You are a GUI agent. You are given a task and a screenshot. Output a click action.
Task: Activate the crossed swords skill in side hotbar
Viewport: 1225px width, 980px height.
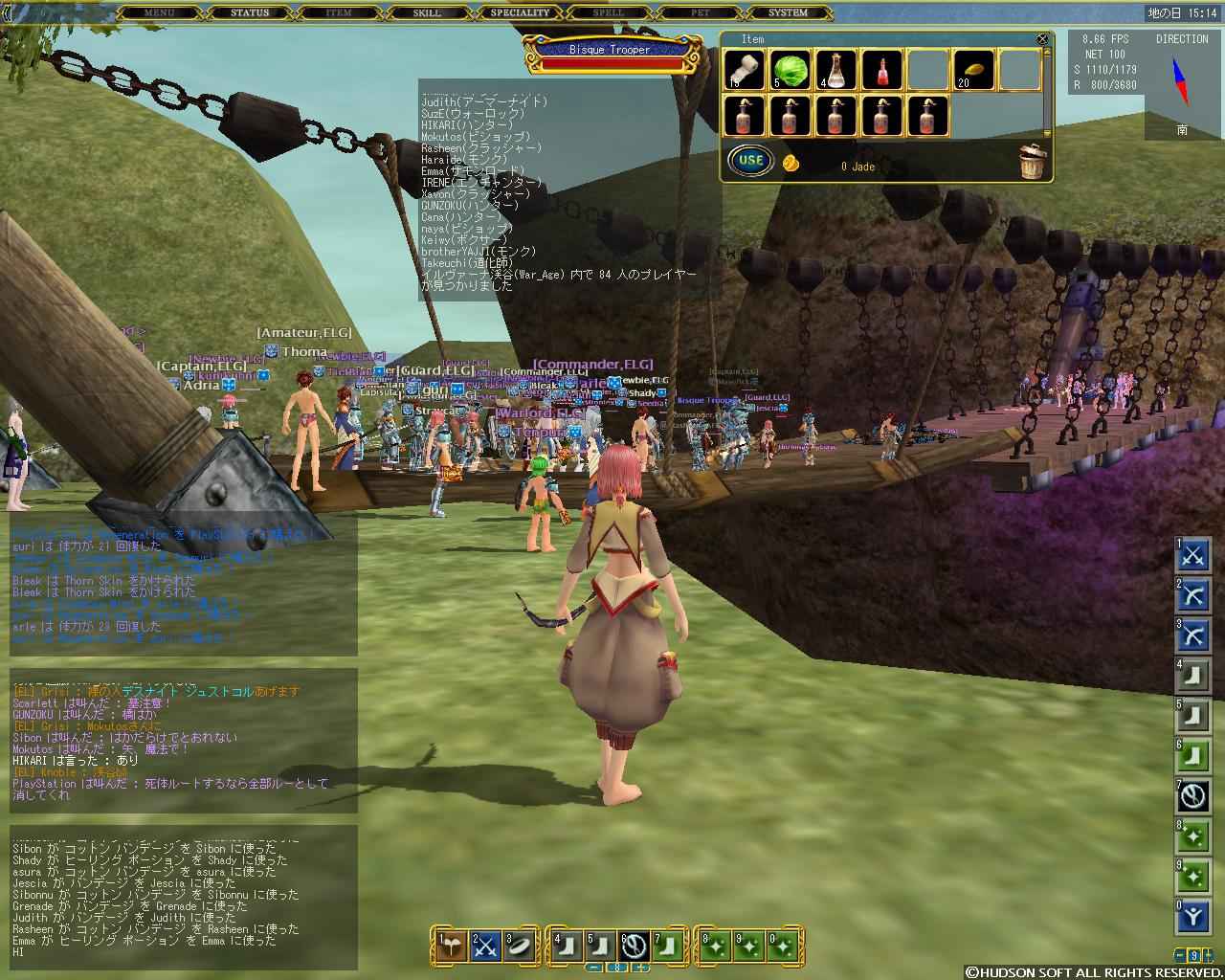(x=1193, y=555)
